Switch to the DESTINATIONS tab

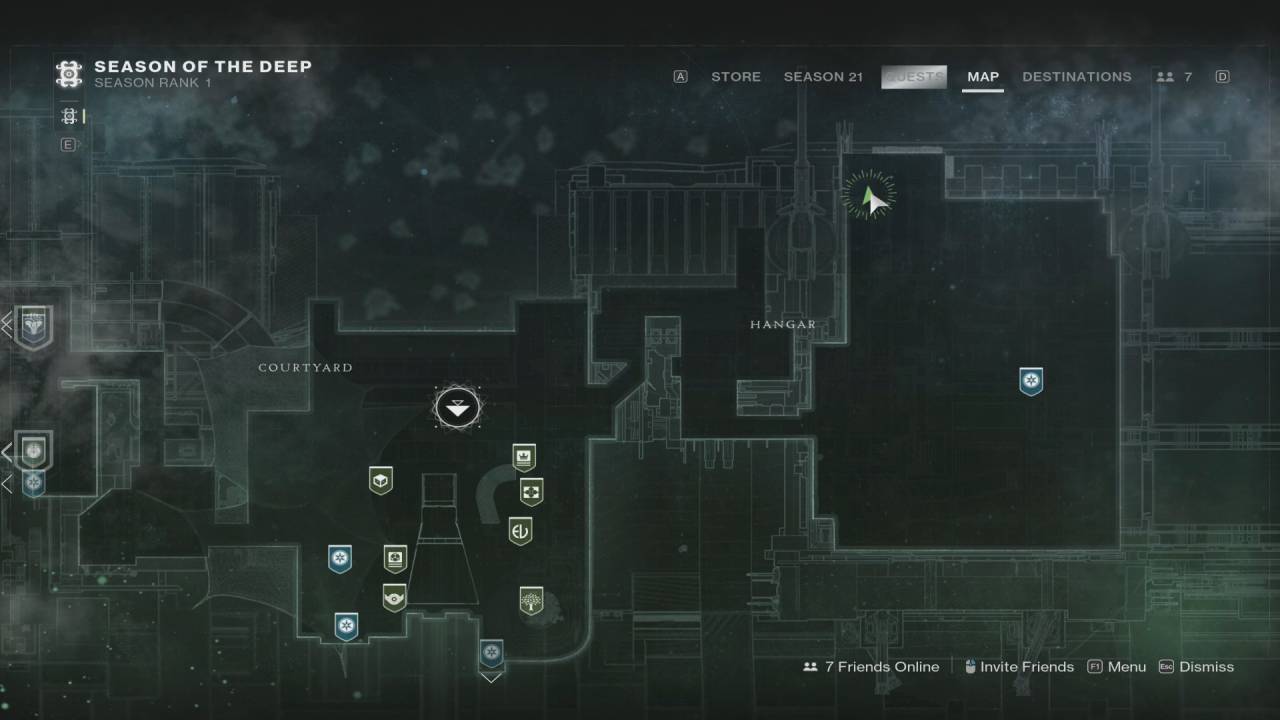tap(1077, 76)
